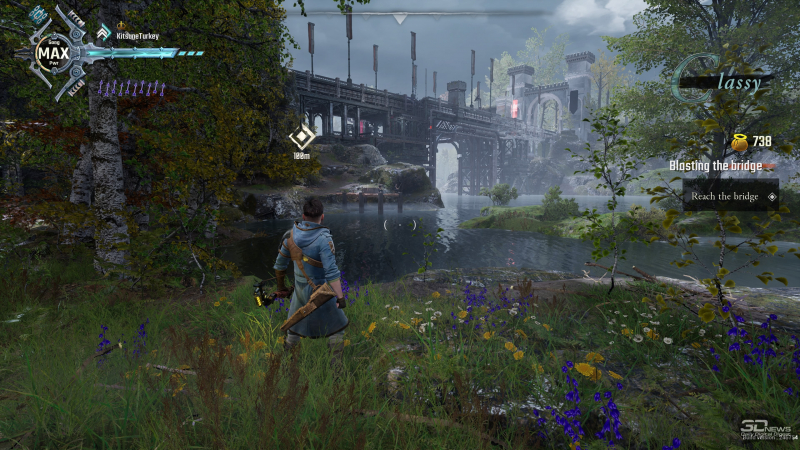
Task: Click the Reach the bridge objective
Action: [x=725, y=196]
